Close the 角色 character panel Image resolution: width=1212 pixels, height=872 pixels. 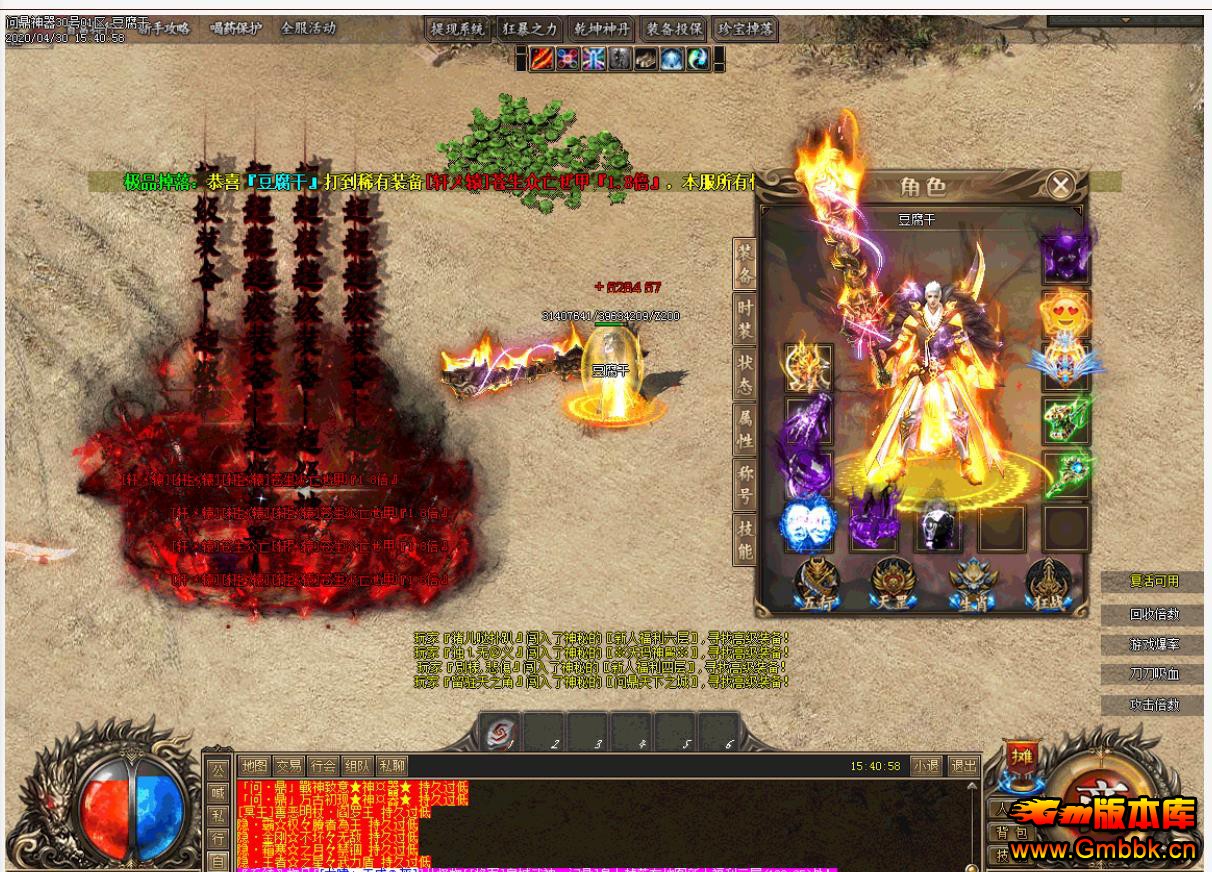(1060, 185)
